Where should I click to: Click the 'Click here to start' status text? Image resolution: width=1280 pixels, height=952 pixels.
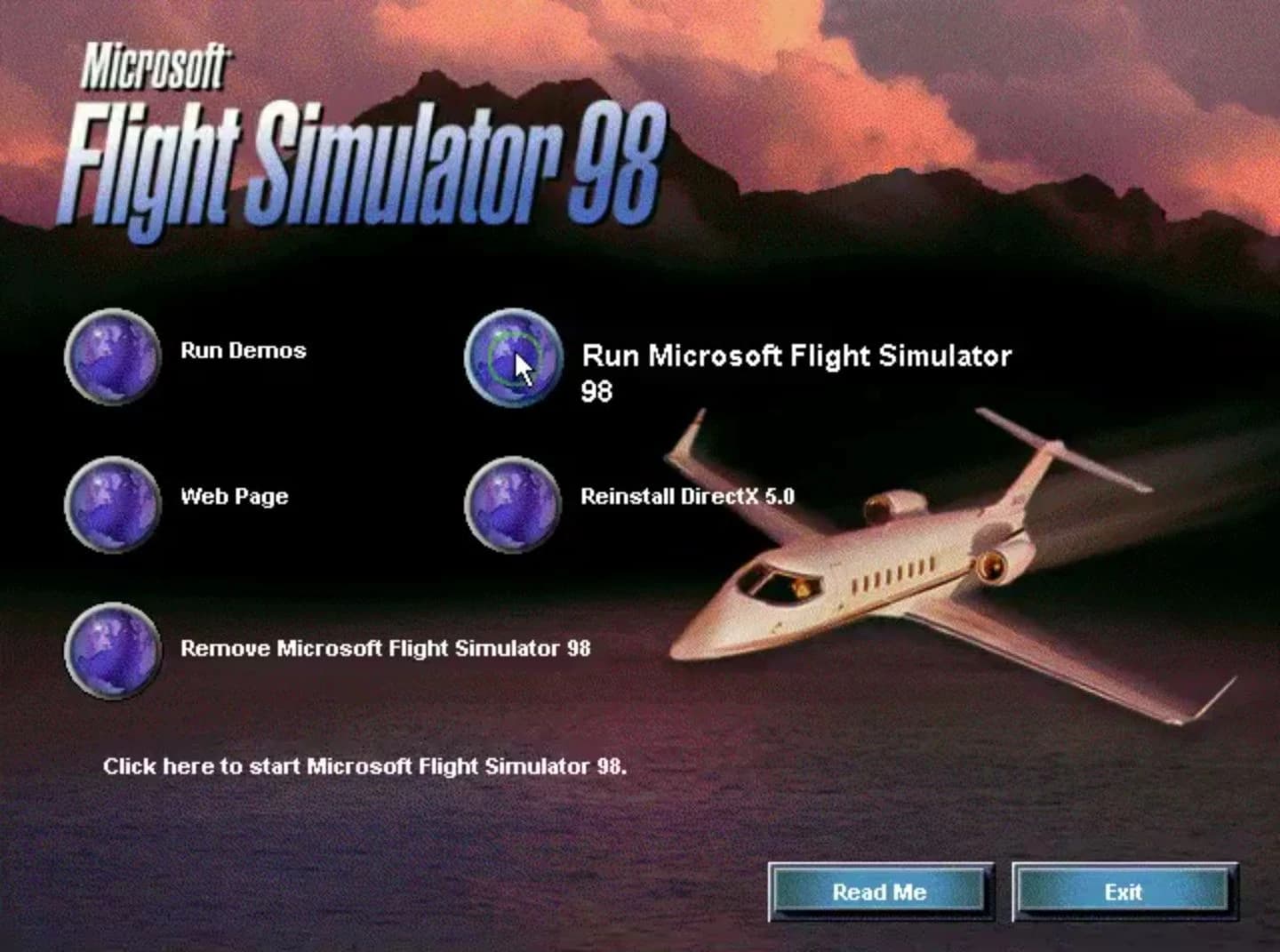pyautogui.click(x=366, y=765)
